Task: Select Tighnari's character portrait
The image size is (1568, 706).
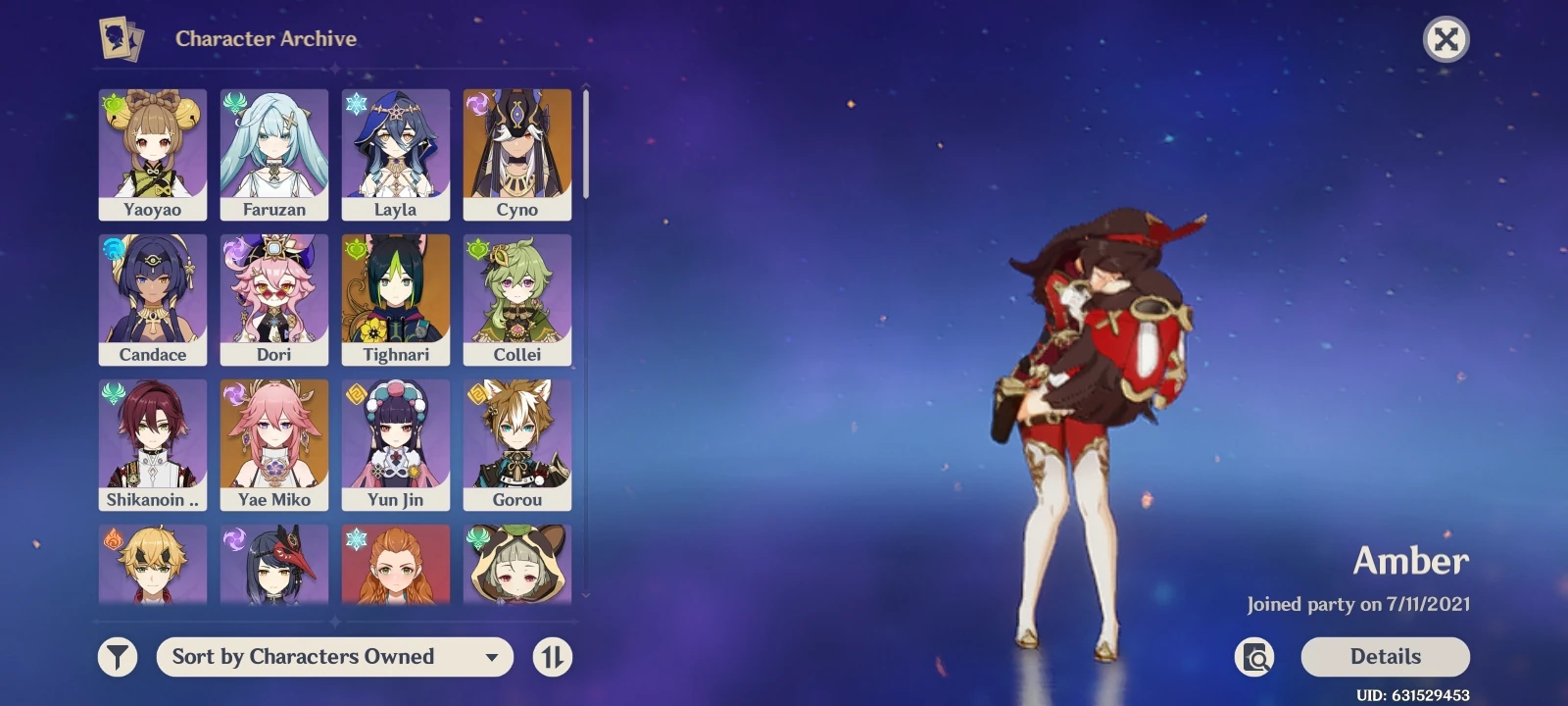Action: pos(396,292)
